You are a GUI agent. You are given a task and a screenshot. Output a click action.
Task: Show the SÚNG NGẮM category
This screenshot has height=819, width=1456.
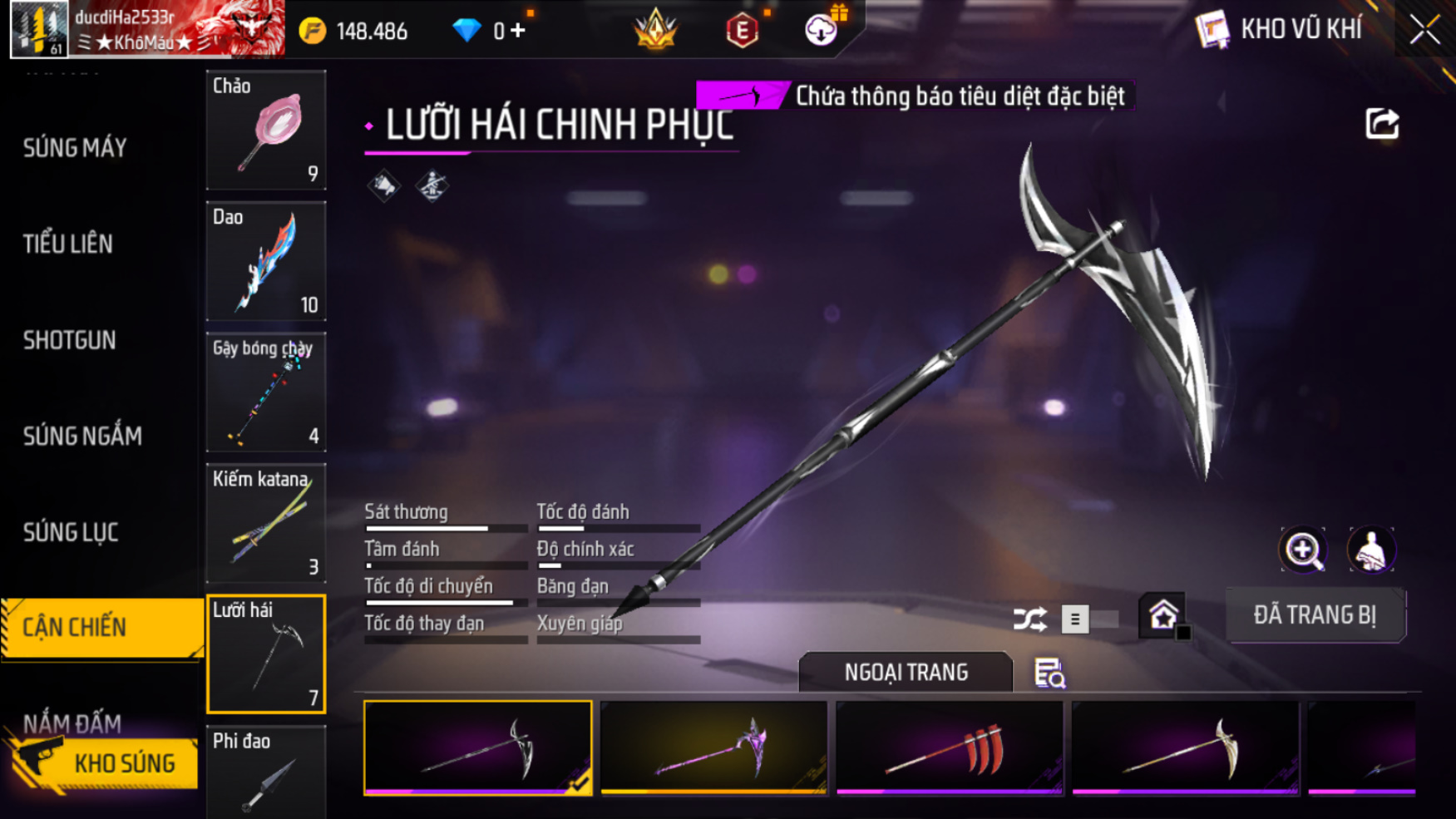pos(82,436)
